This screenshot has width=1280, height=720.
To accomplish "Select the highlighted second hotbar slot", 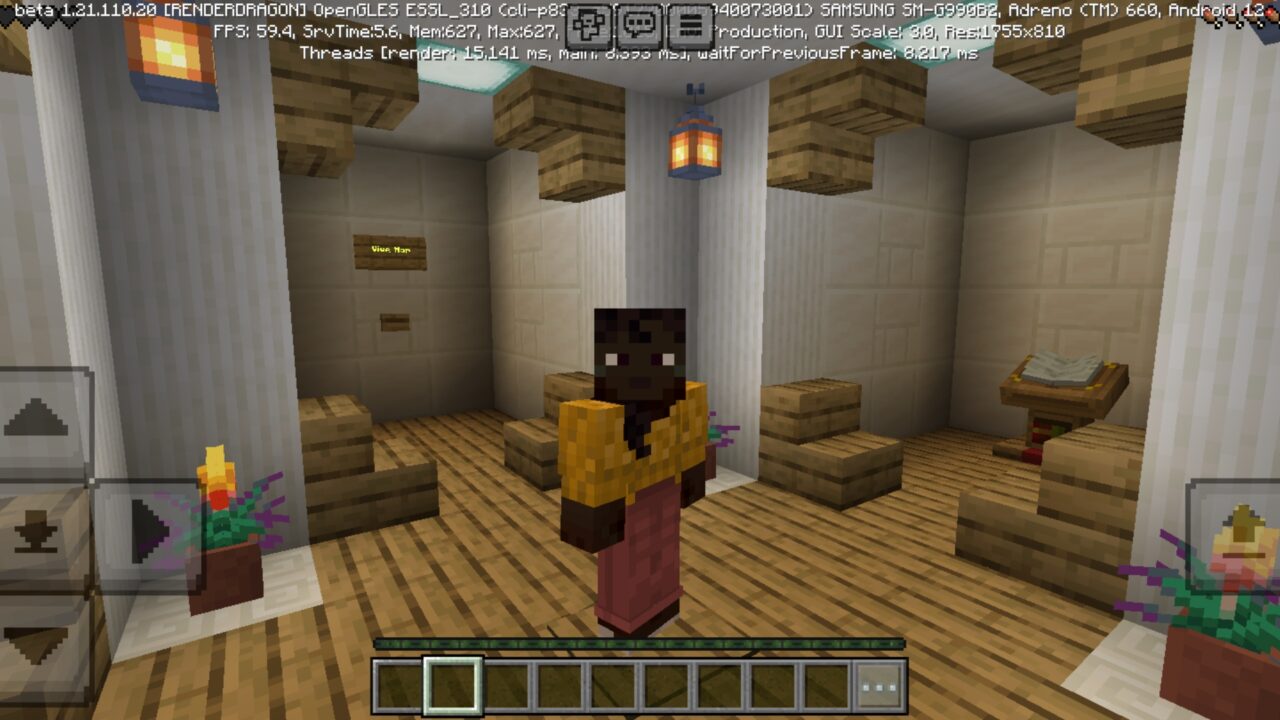I will pyautogui.click(x=451, y=686).
